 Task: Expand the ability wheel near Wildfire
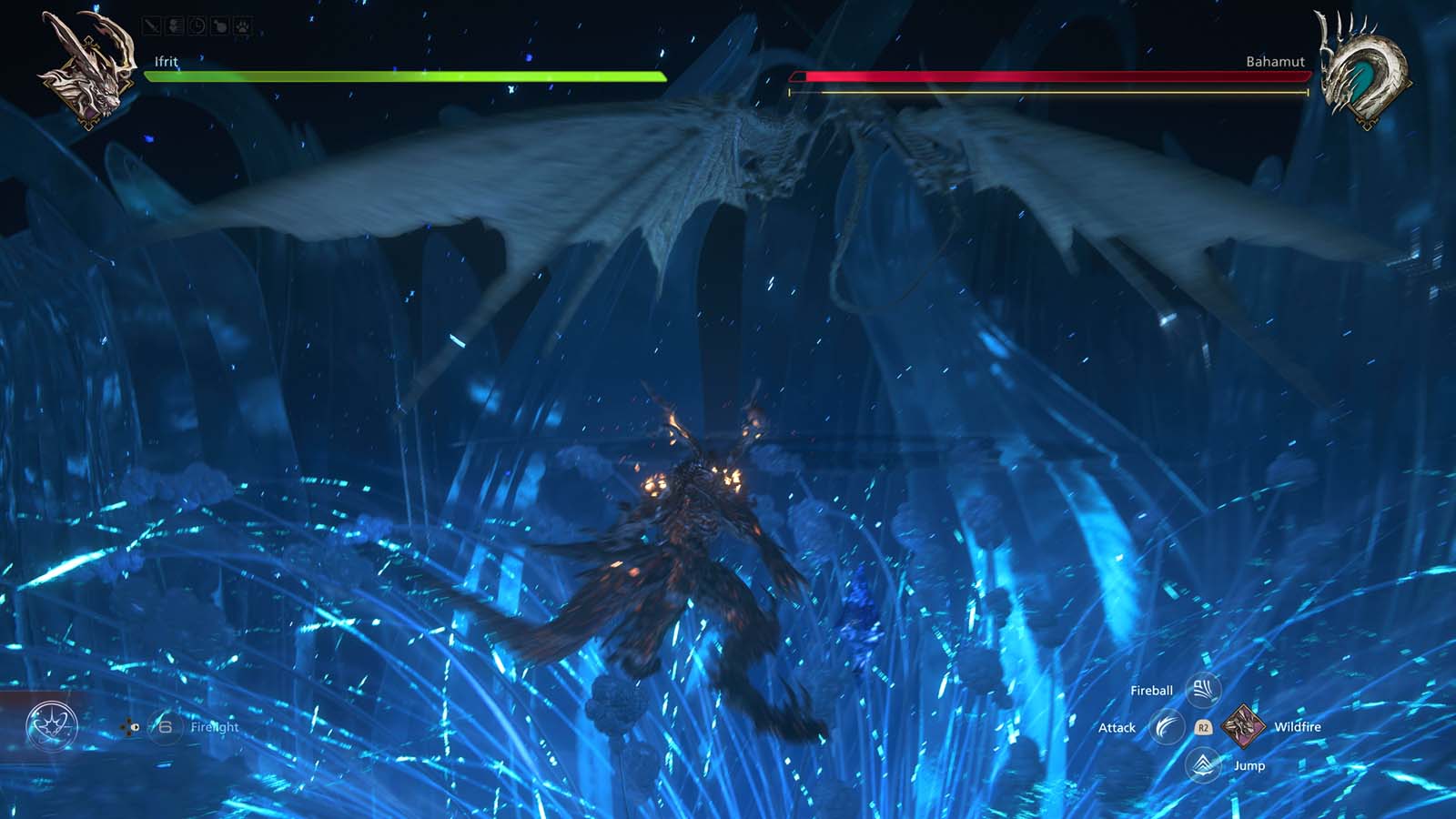[x=1203, y=727]
